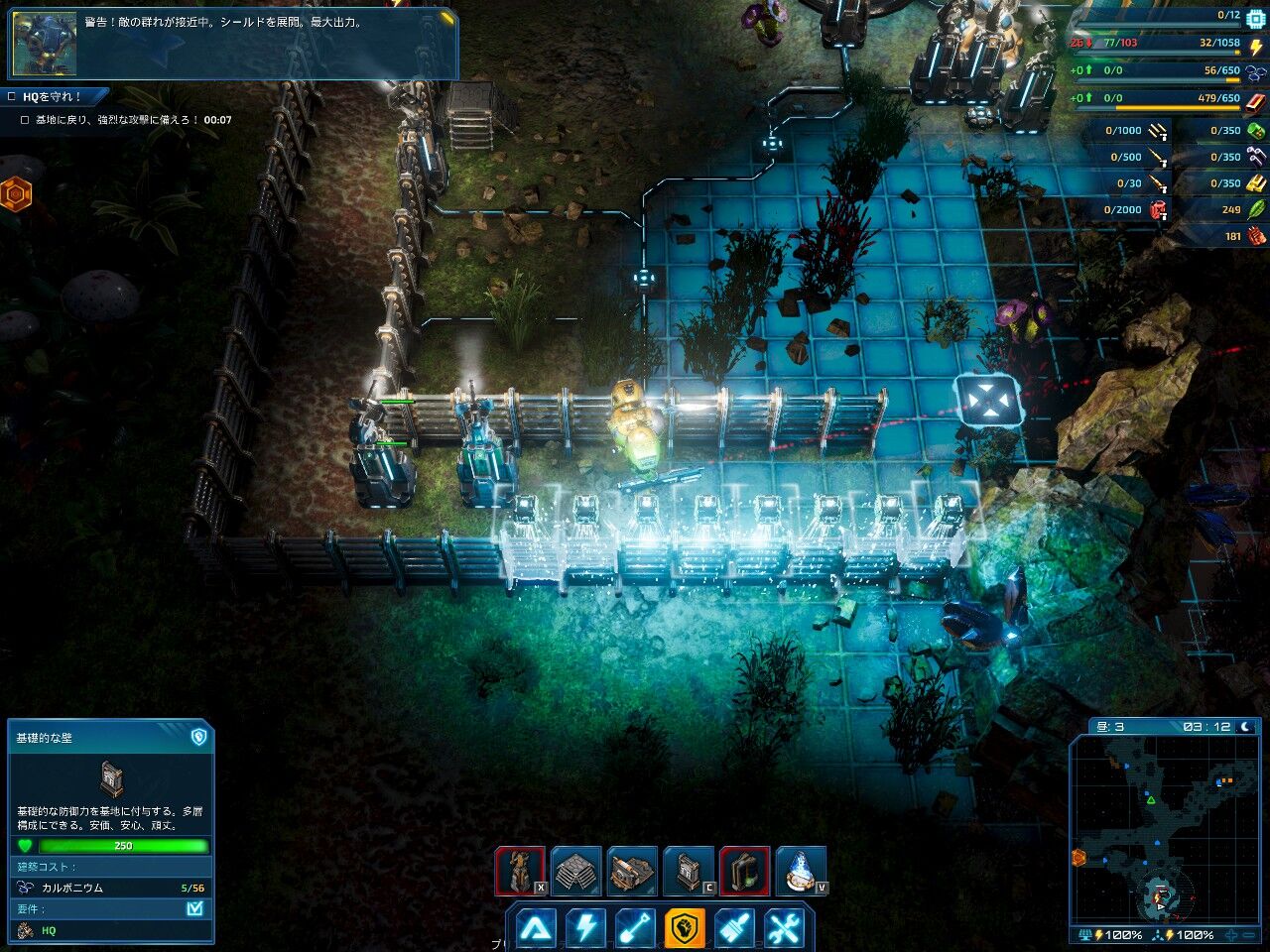Activate the wrench and screwdriver tools category
Screen dimensions: 1270x952
pyautogui.click(x=784, y=928)
